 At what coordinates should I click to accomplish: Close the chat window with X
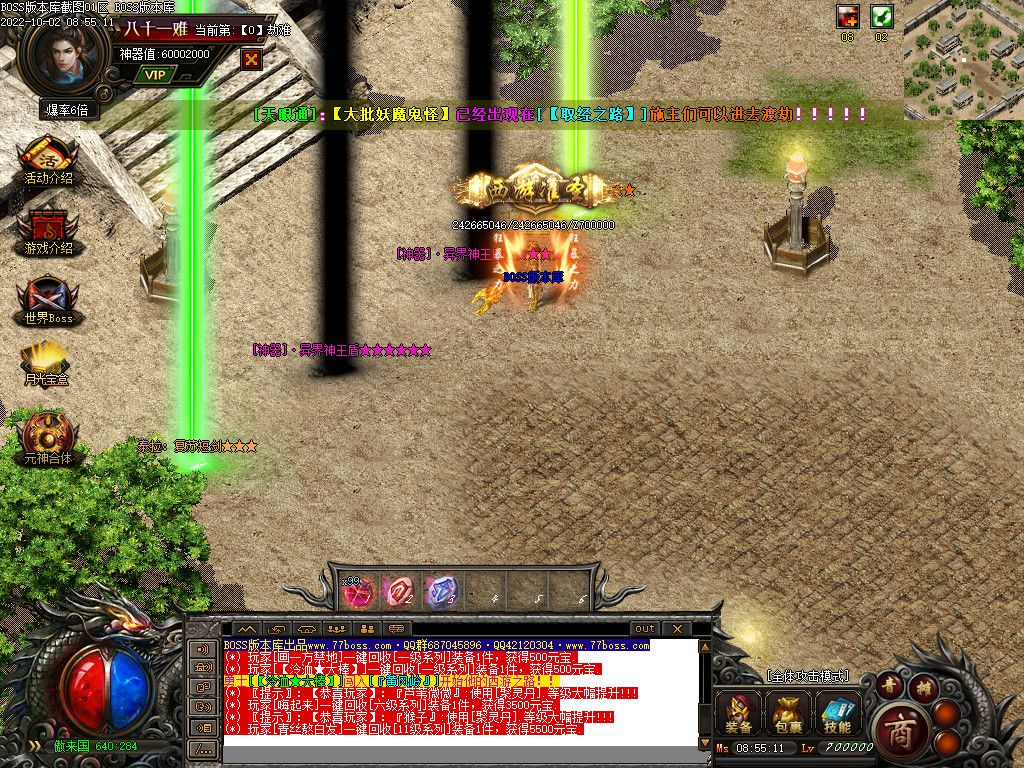coord(676,629)
